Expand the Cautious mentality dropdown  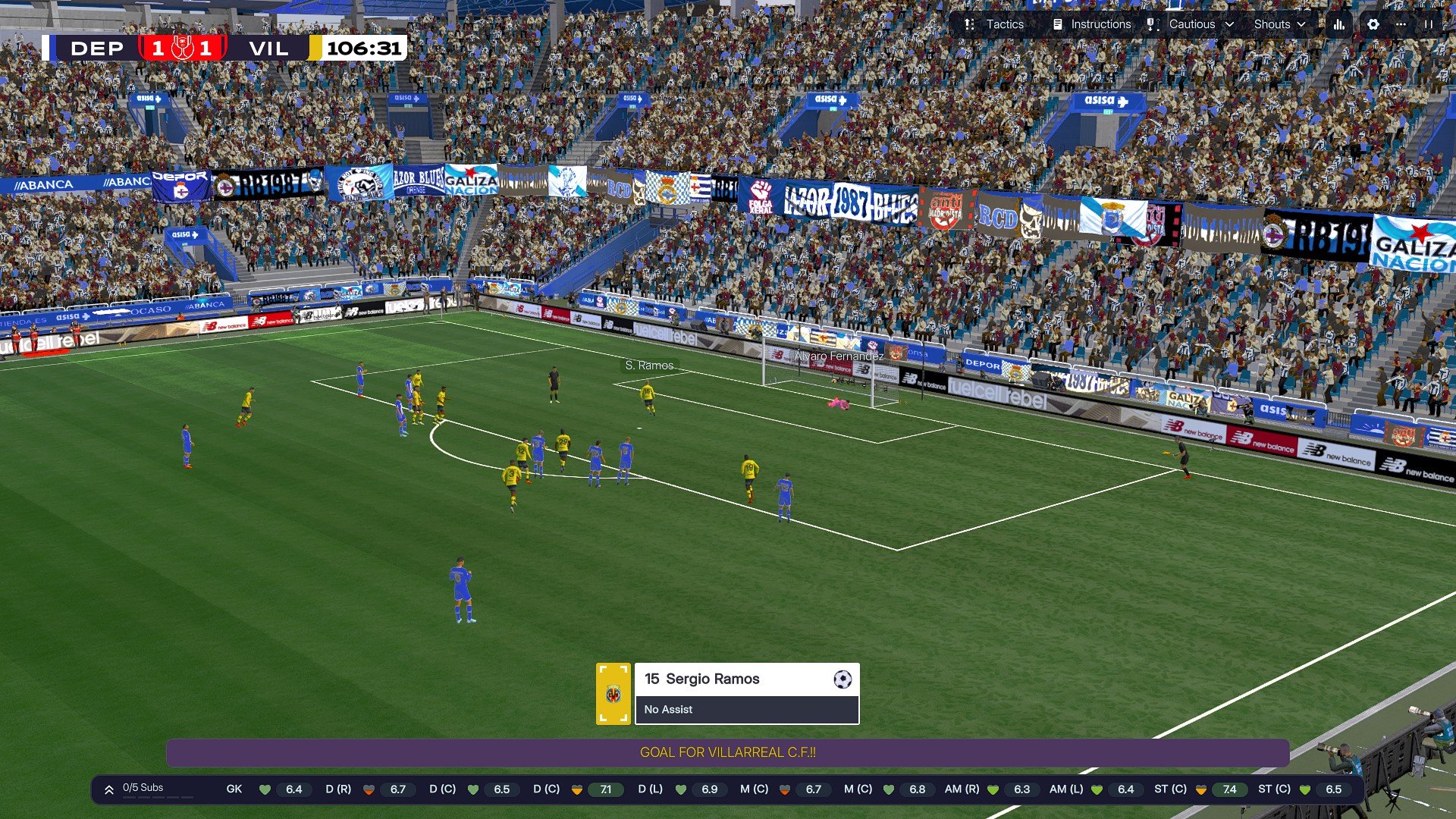(x=1191, y=24)
